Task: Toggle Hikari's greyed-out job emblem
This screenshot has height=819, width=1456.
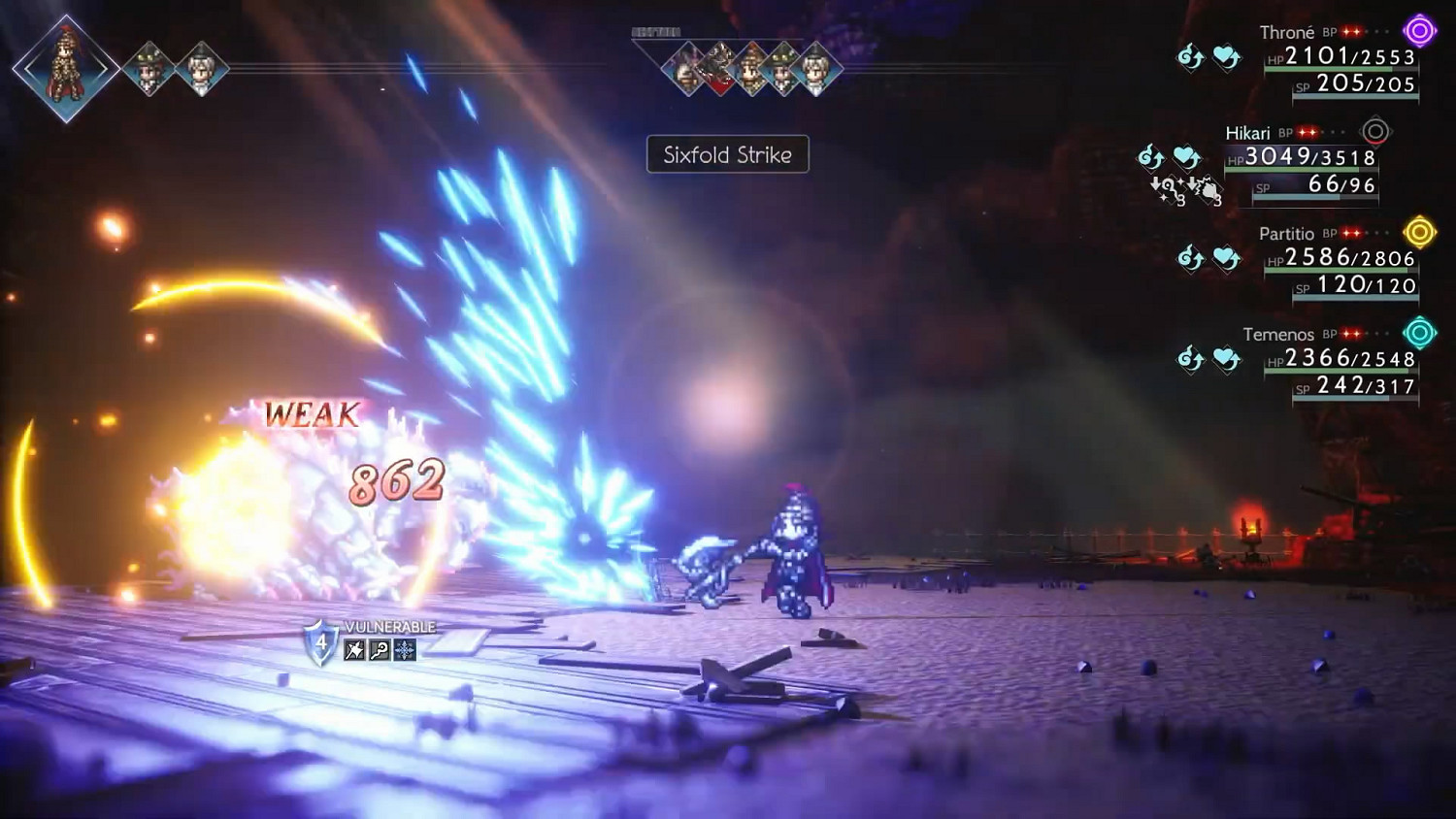Action: tap(1375, 132)
